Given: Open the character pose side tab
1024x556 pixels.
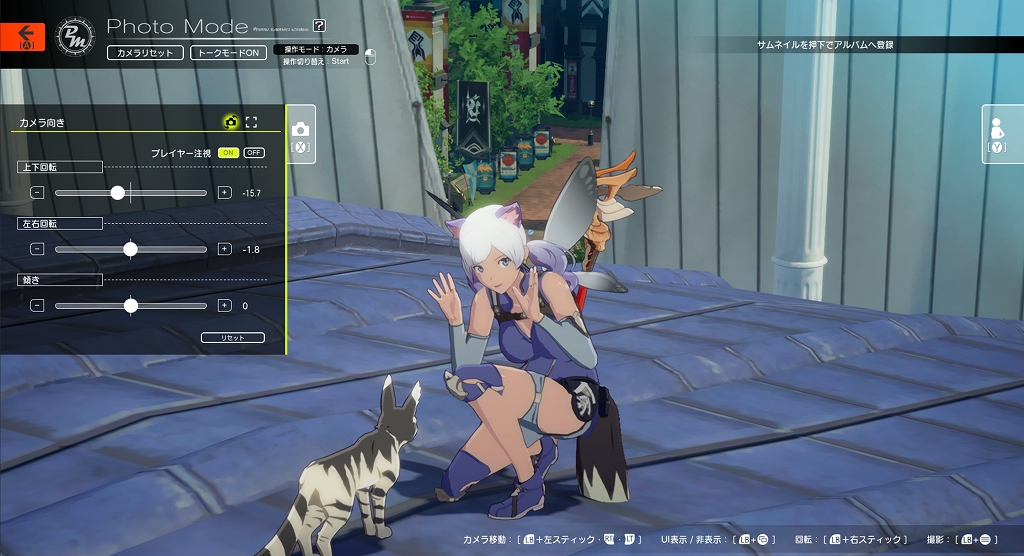Looking at the screenshot, I should (997, 135).
